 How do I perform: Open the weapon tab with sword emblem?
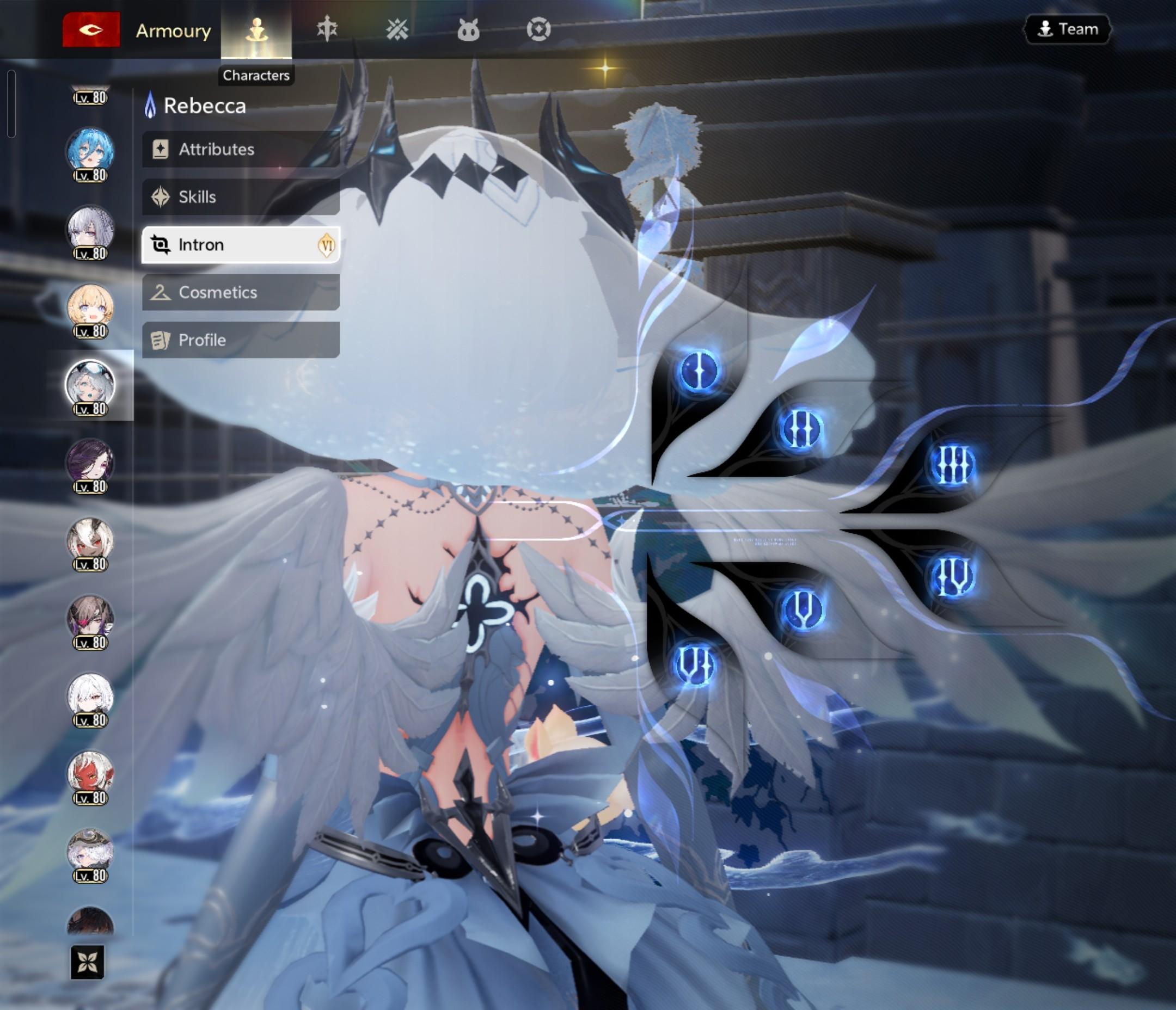[327, 29]
